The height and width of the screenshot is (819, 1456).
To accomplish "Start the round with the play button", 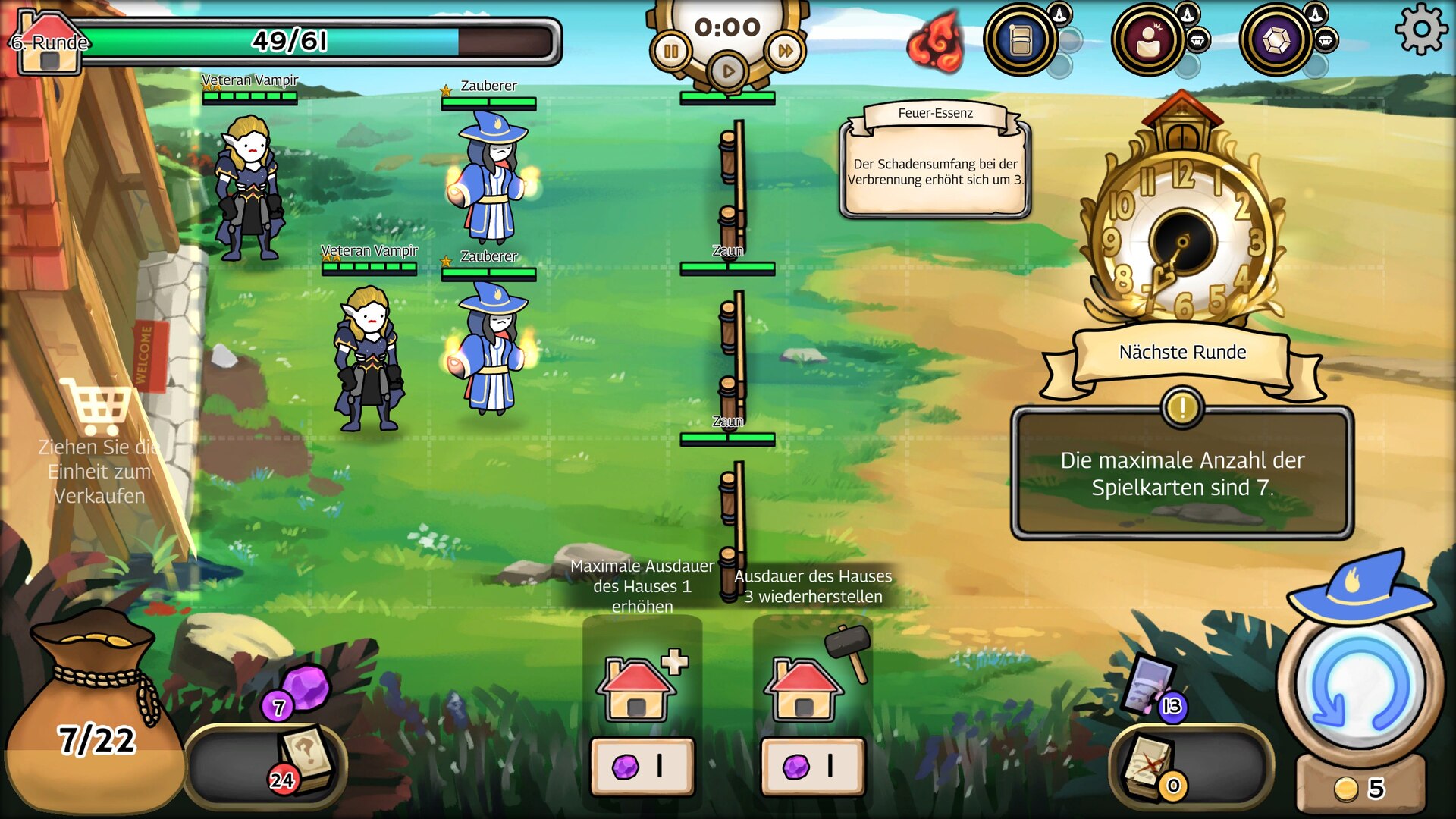I will [727, 71].
